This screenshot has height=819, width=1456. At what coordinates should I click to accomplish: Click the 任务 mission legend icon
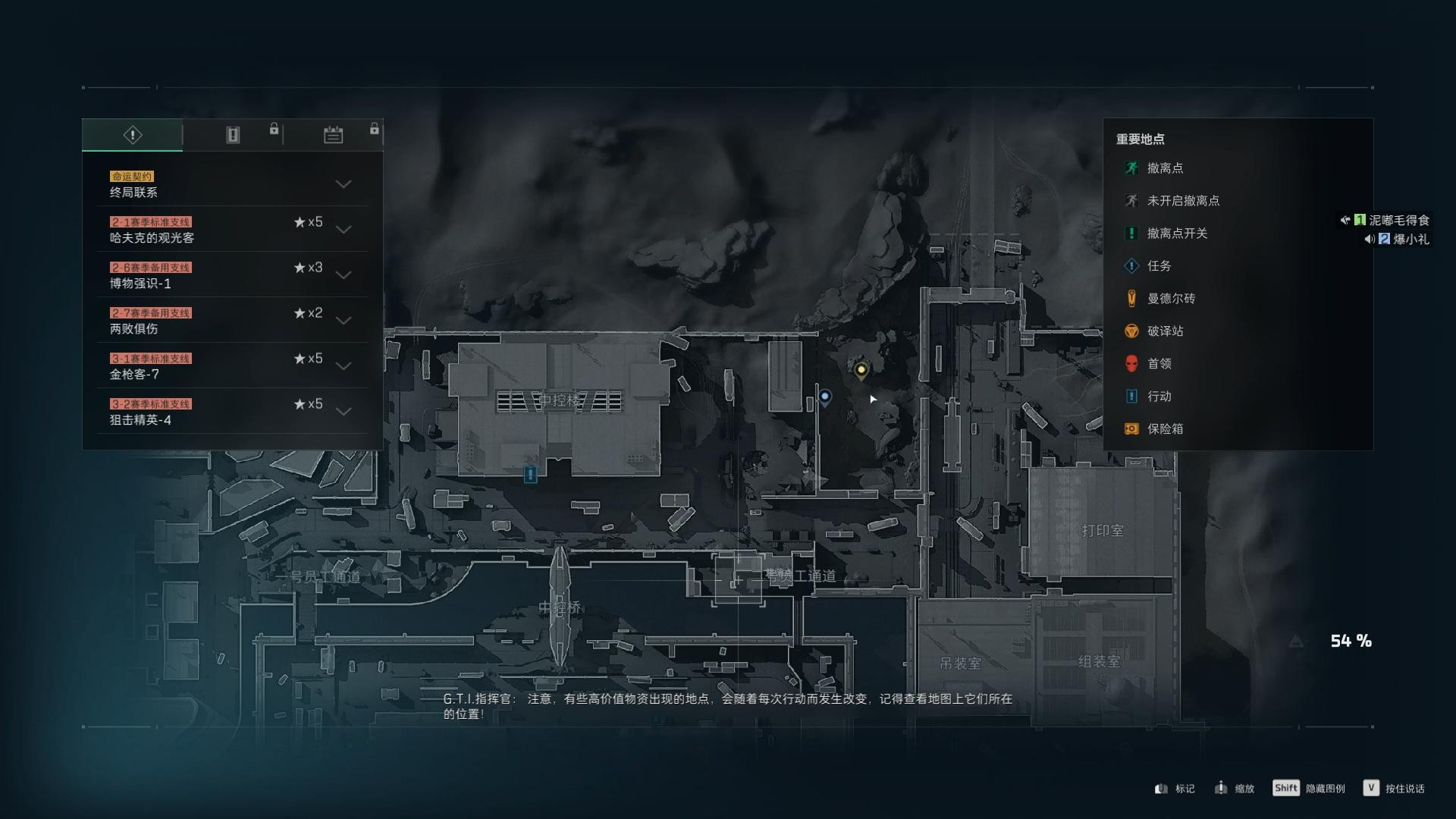click(1130, 266)
